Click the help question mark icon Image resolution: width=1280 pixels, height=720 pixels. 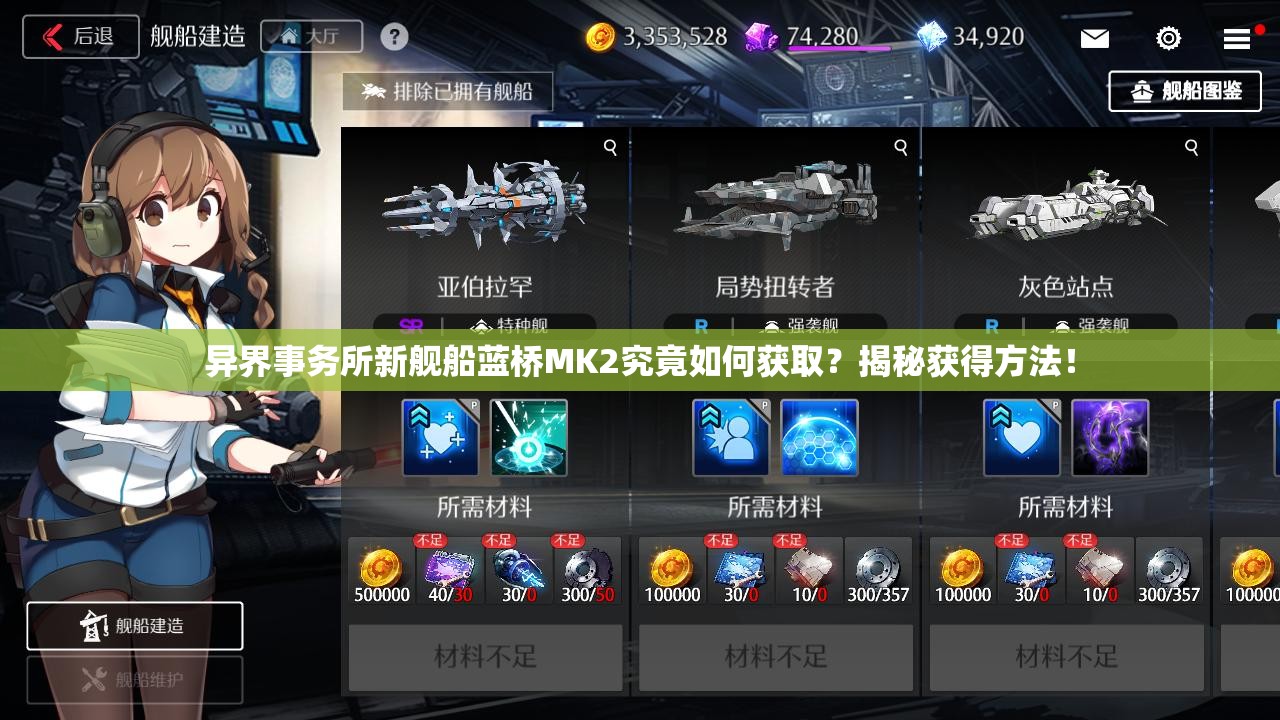pyautogui.click(x=394, y=36)
